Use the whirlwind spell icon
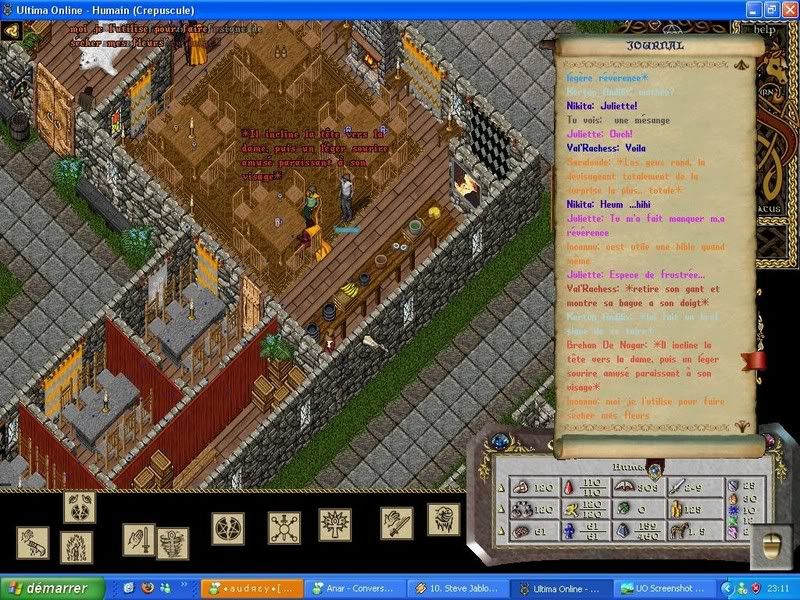 (x=173, y=542)
